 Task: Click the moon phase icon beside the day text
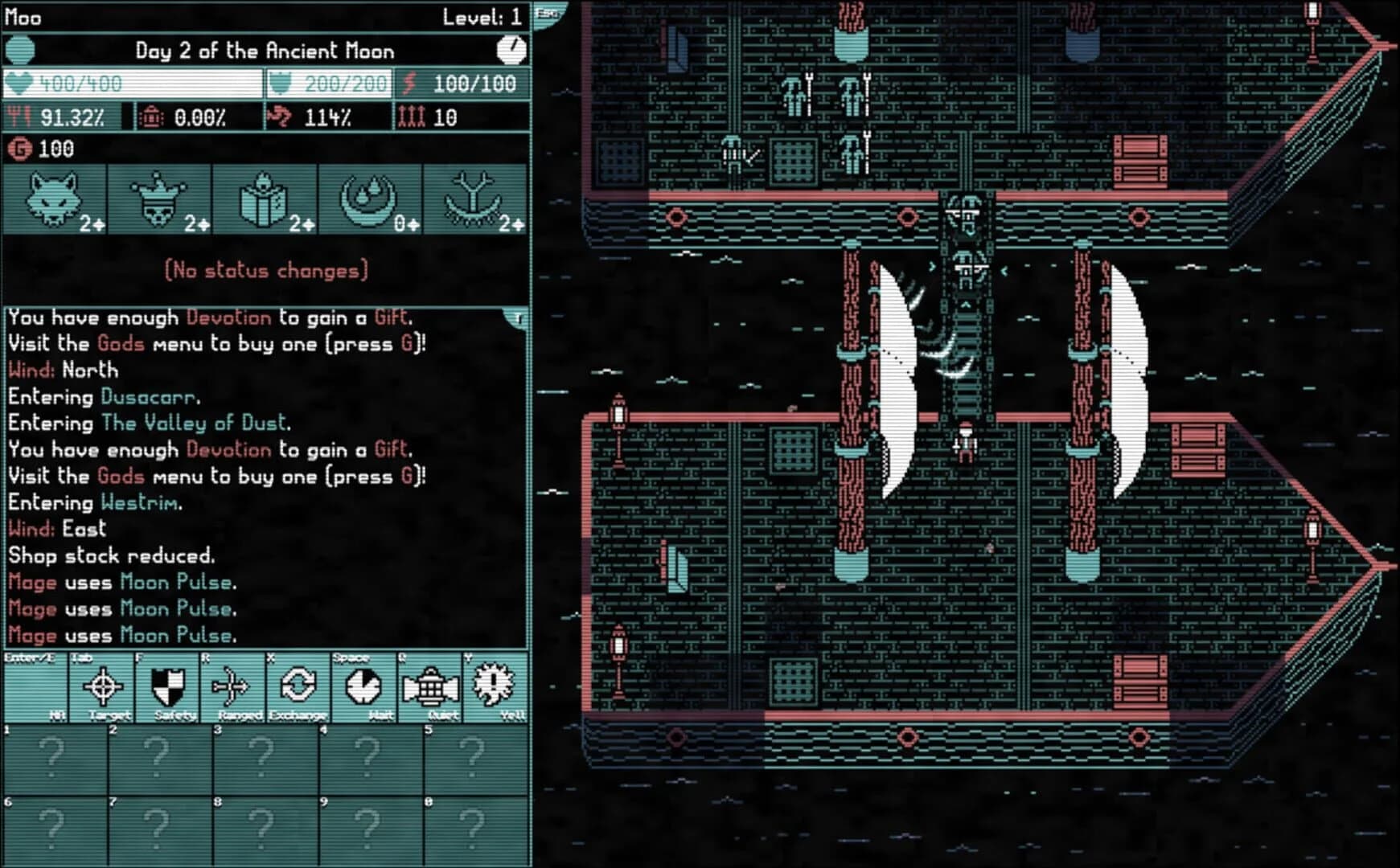pyautogui.click(x=20, y=51)
